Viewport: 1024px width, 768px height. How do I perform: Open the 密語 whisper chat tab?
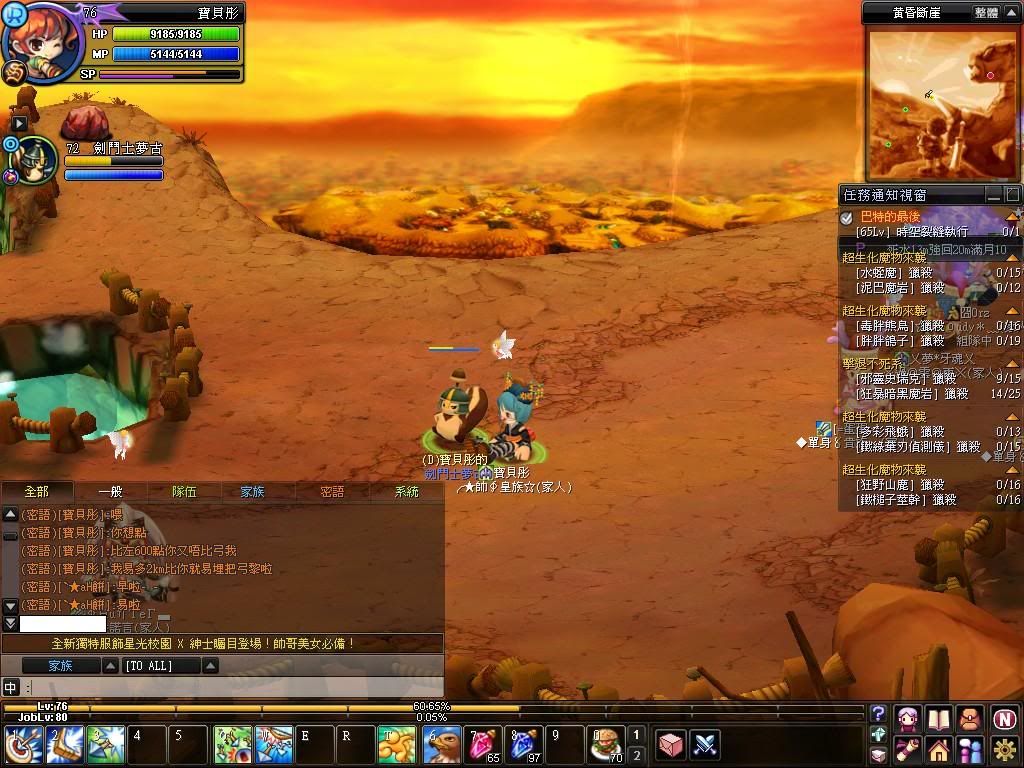pyautogui.click(x=332, y=491)
